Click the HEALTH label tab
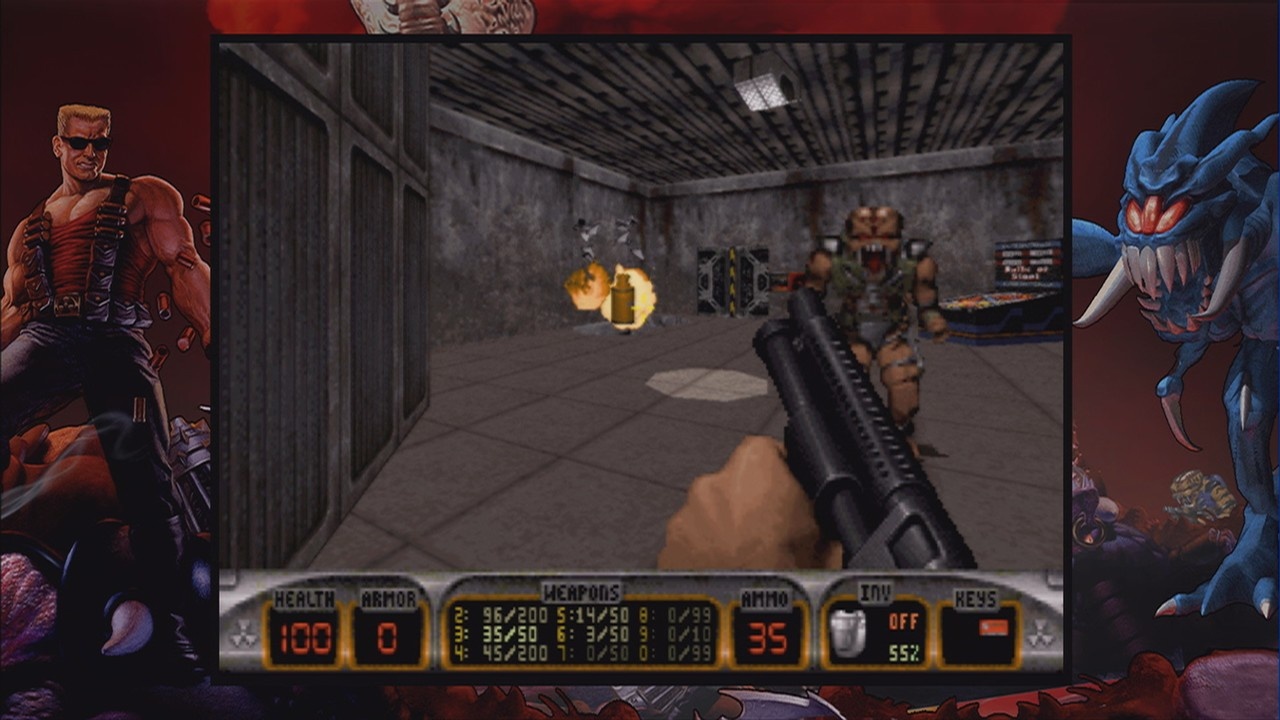 click(x=304, y=598)
